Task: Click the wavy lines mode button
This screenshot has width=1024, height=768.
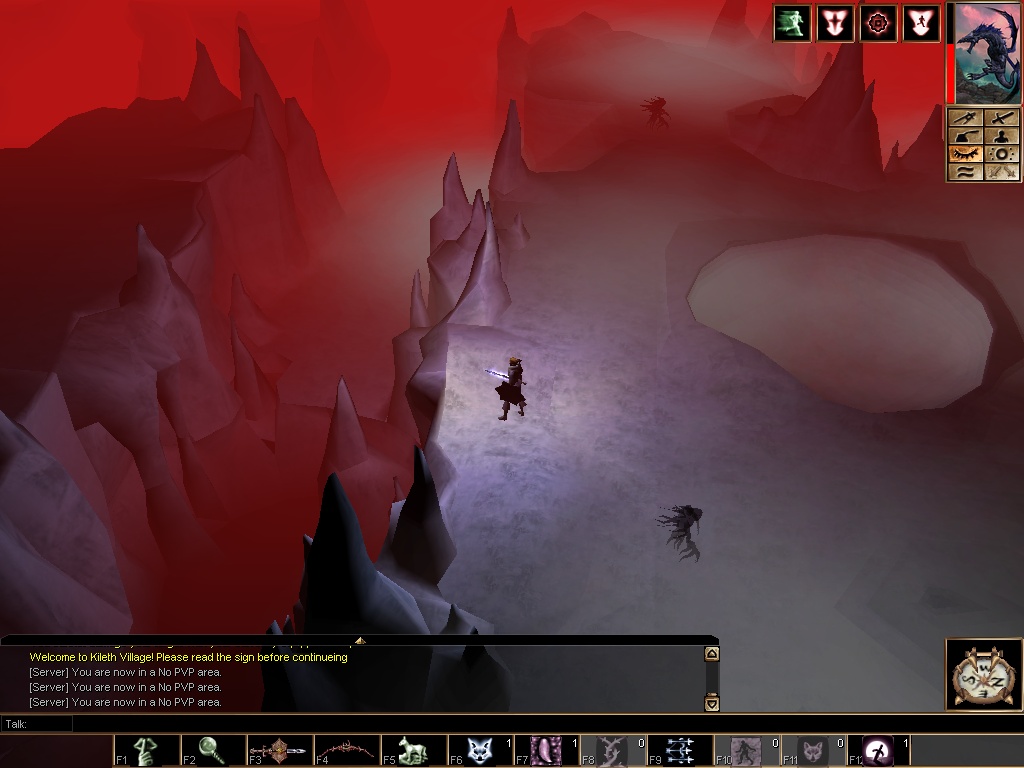Action: pos(964,172)
